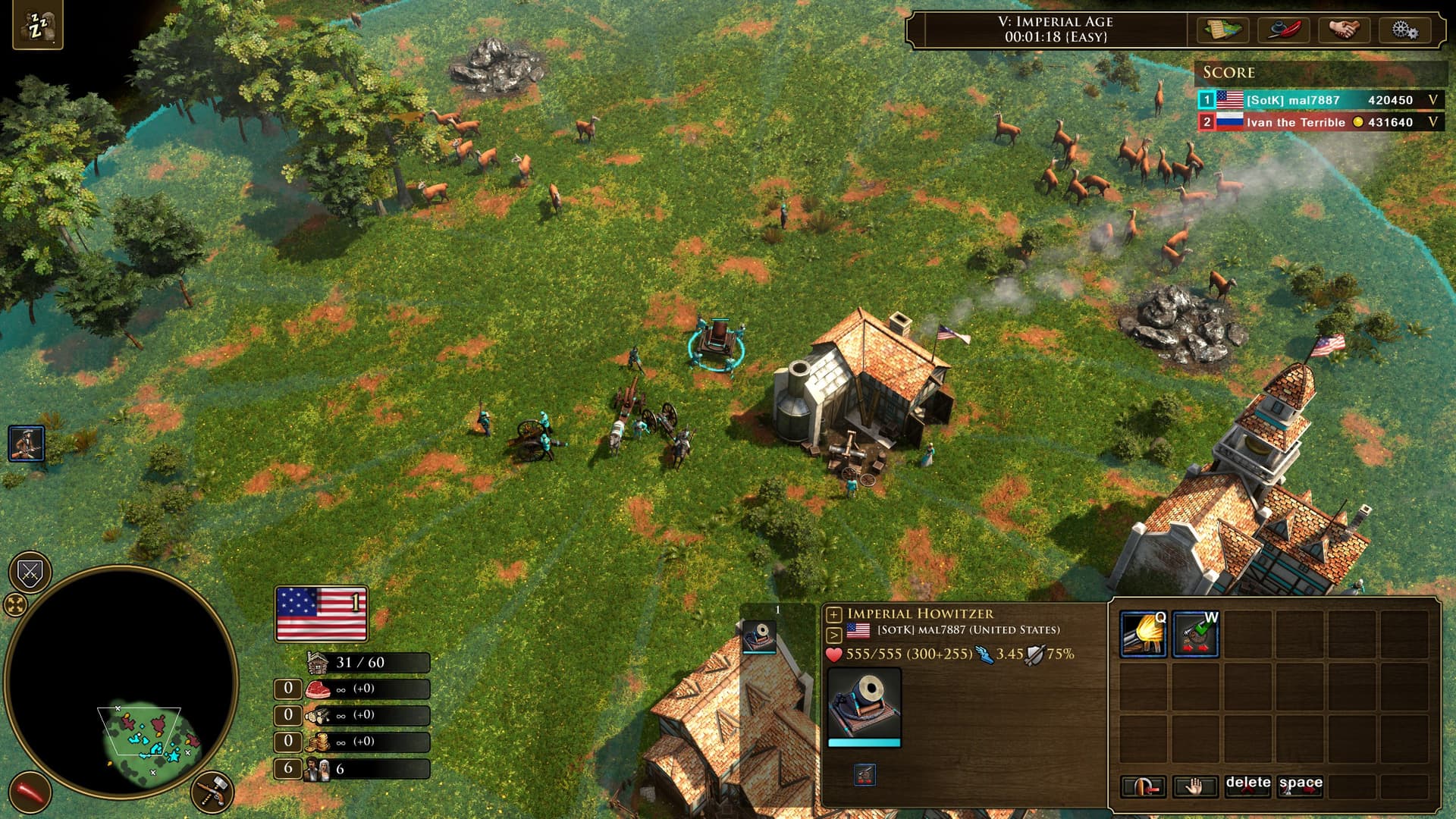This screenshot has width=1456, height=819.
Task: Select the rifleman unit portrait shortcut
Action: 27,444
